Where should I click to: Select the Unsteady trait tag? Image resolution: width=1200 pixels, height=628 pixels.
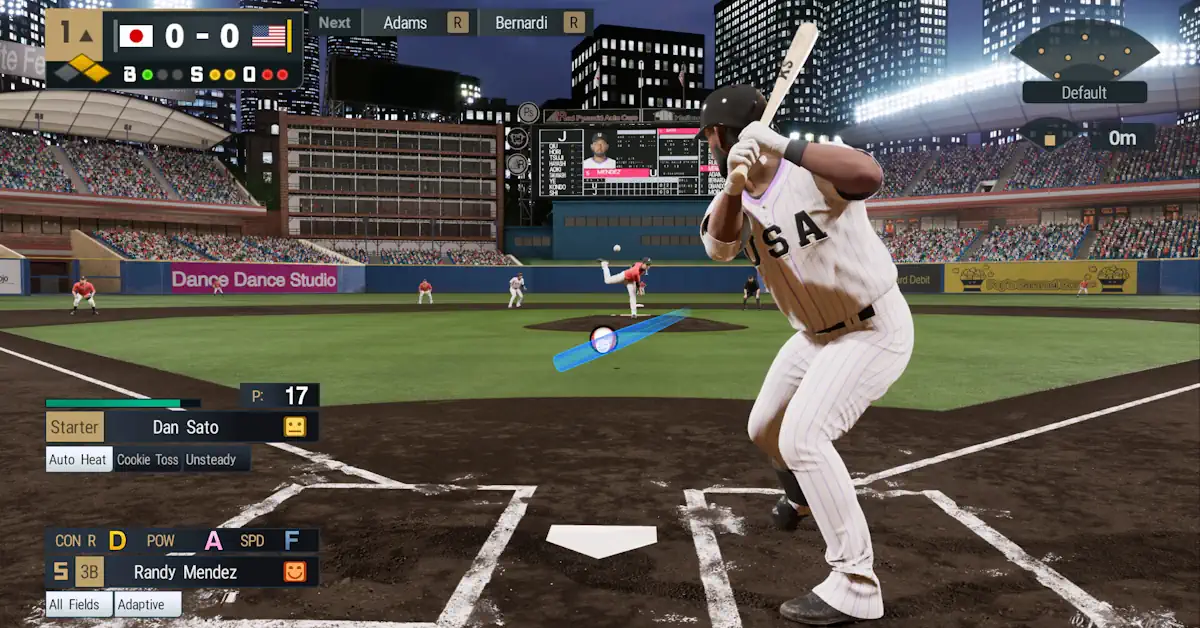[211, 459]
